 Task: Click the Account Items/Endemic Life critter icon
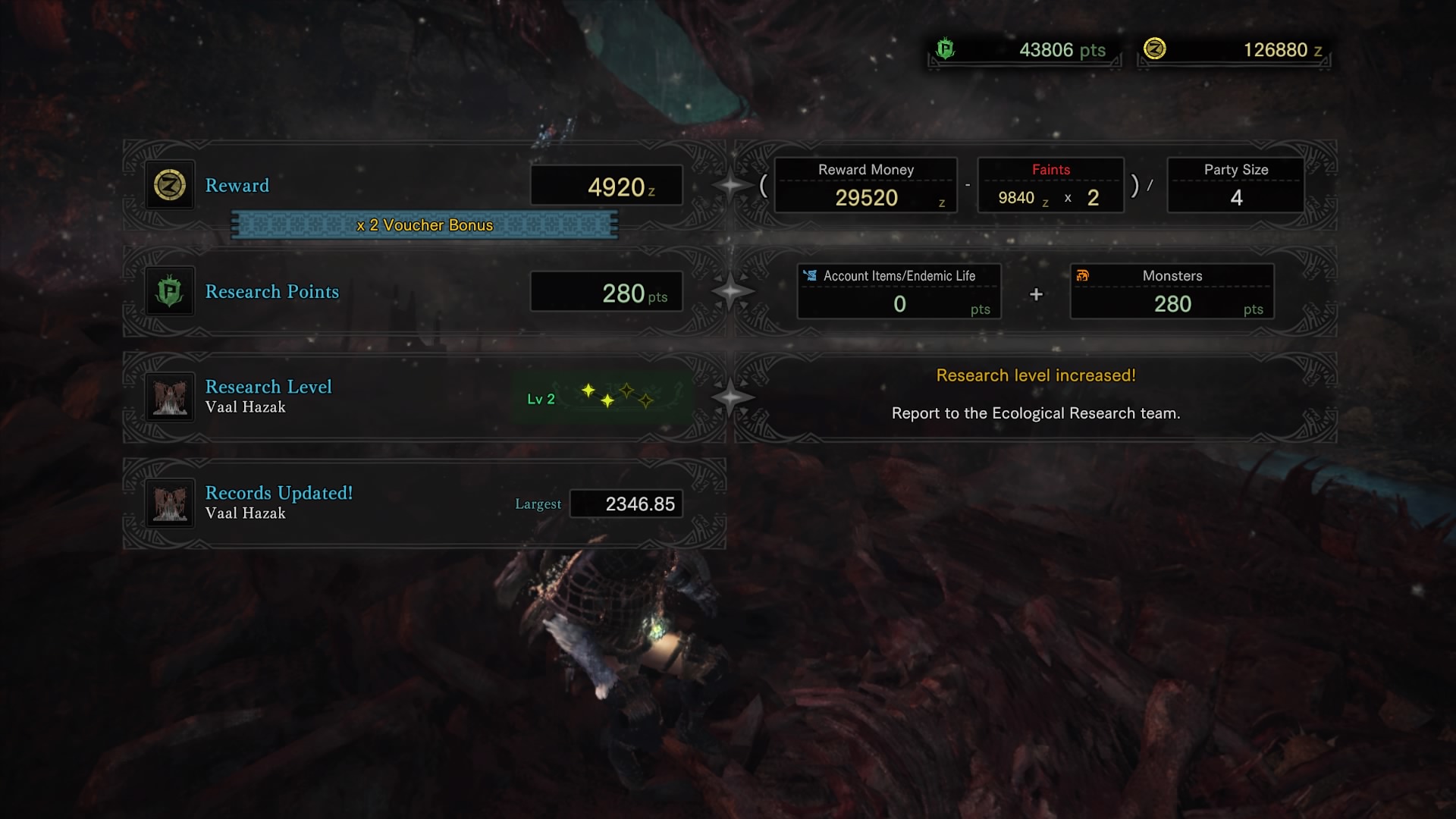coord(810,276)
